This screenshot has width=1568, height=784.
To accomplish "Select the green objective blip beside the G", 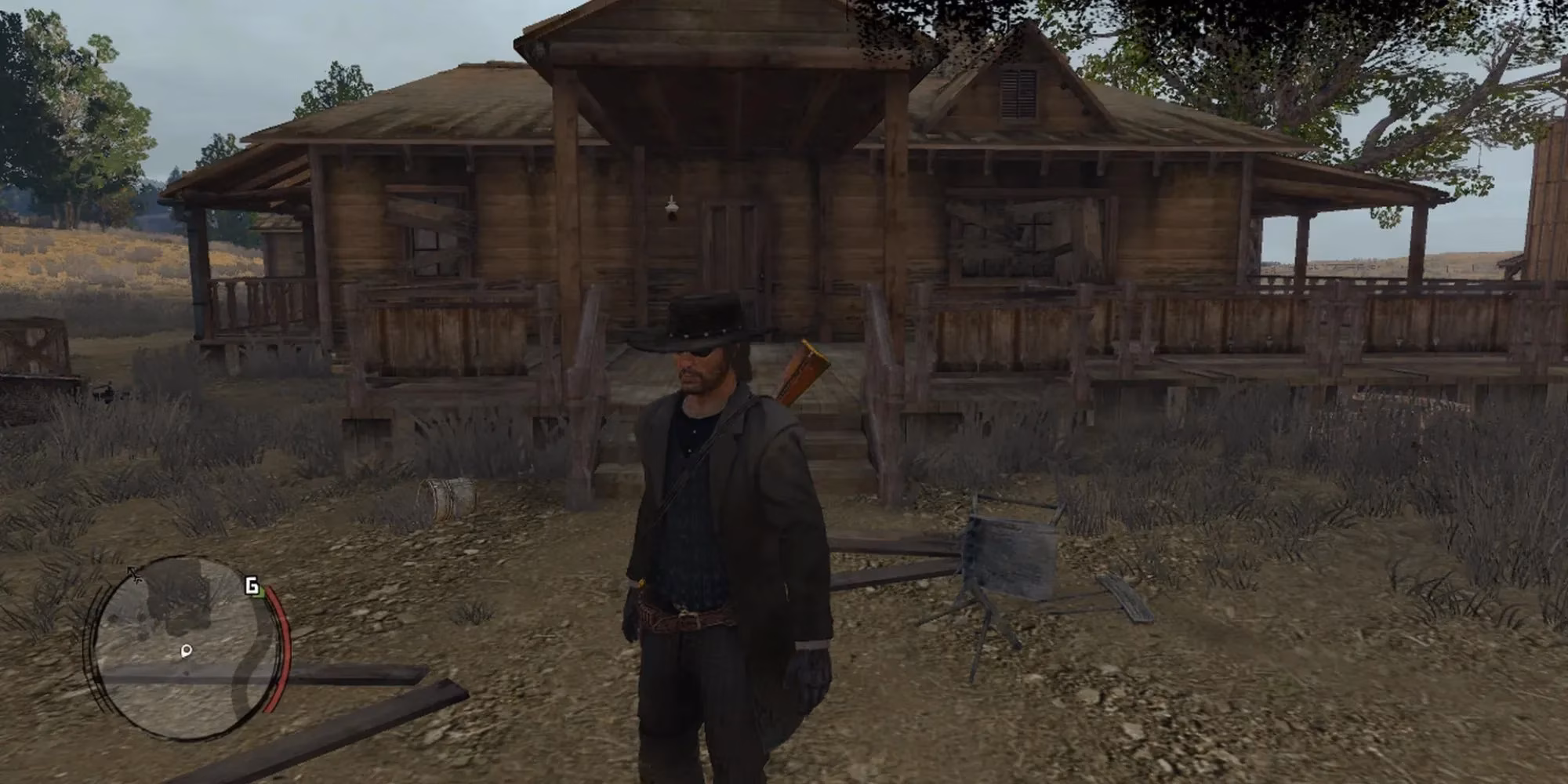I will coord(262,593).
